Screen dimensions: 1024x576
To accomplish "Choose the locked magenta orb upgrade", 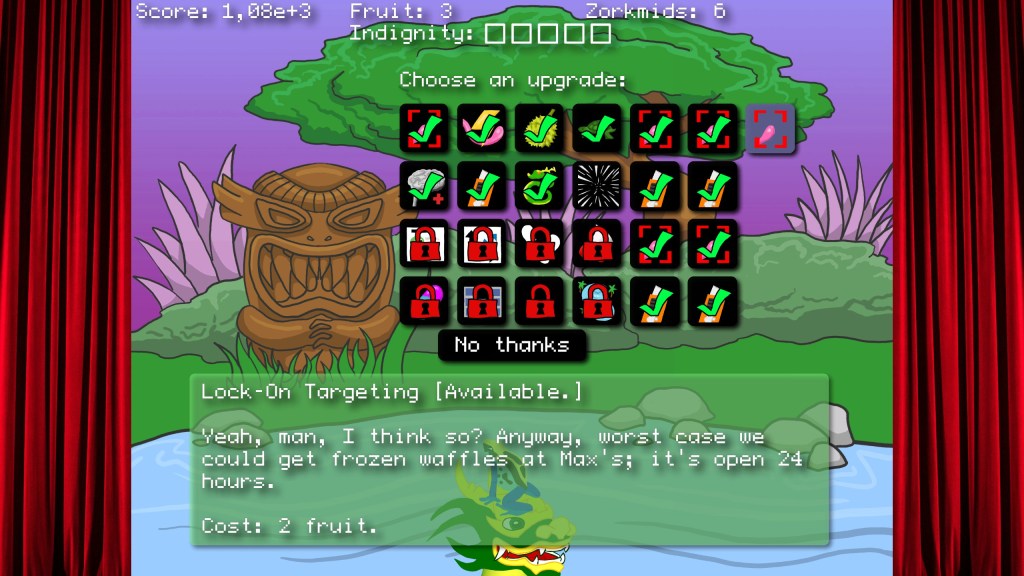I will click(425, 301).
